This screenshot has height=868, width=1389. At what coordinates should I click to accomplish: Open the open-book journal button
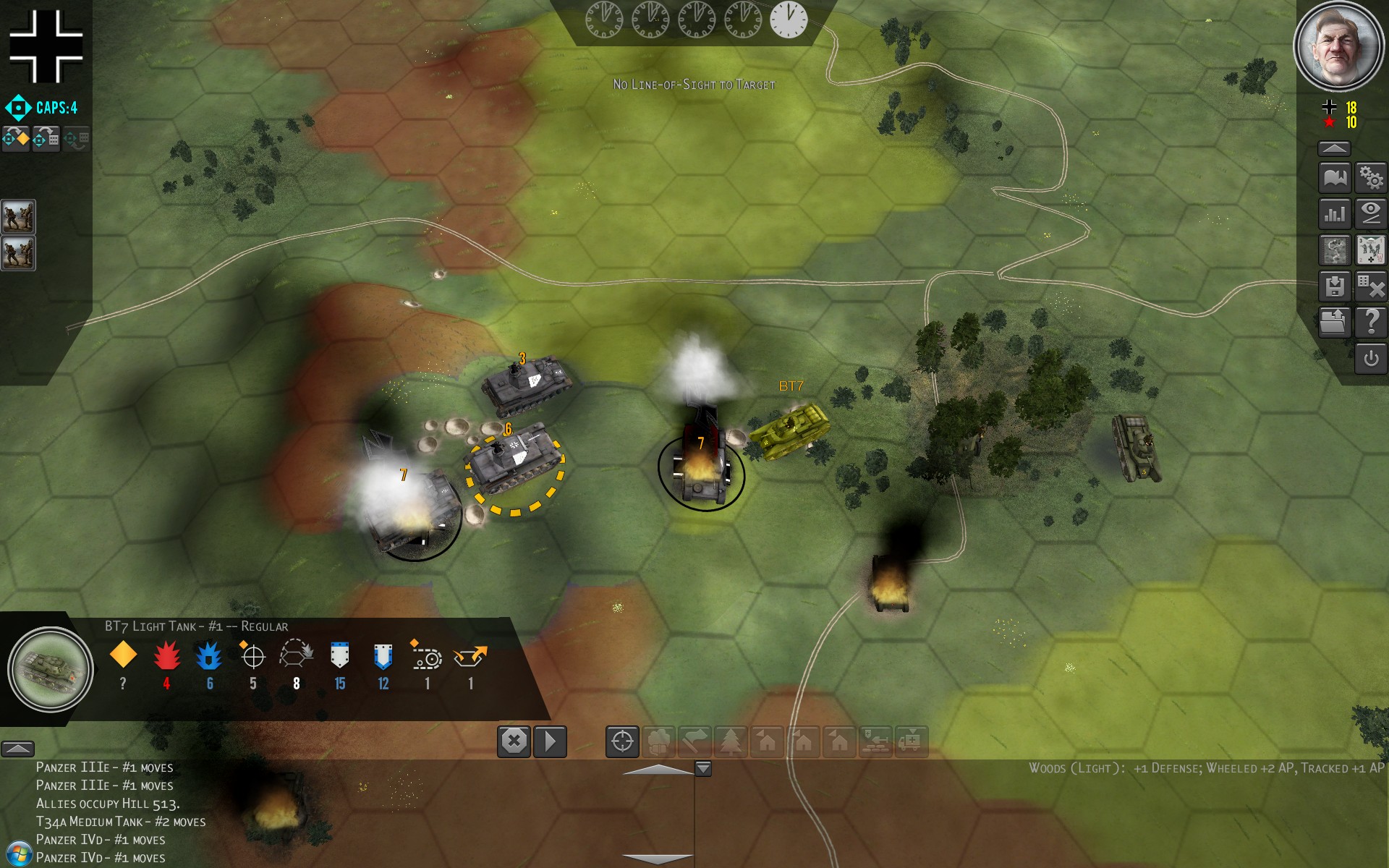pos(1335,178)
